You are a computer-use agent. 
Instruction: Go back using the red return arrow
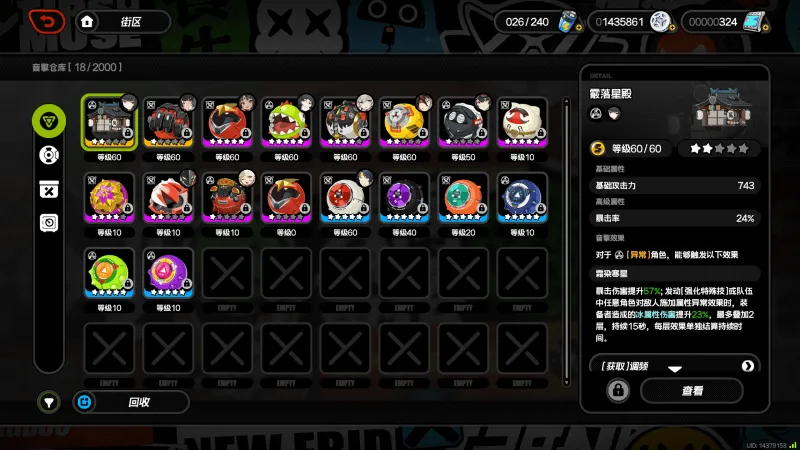[x=47, y=21]
